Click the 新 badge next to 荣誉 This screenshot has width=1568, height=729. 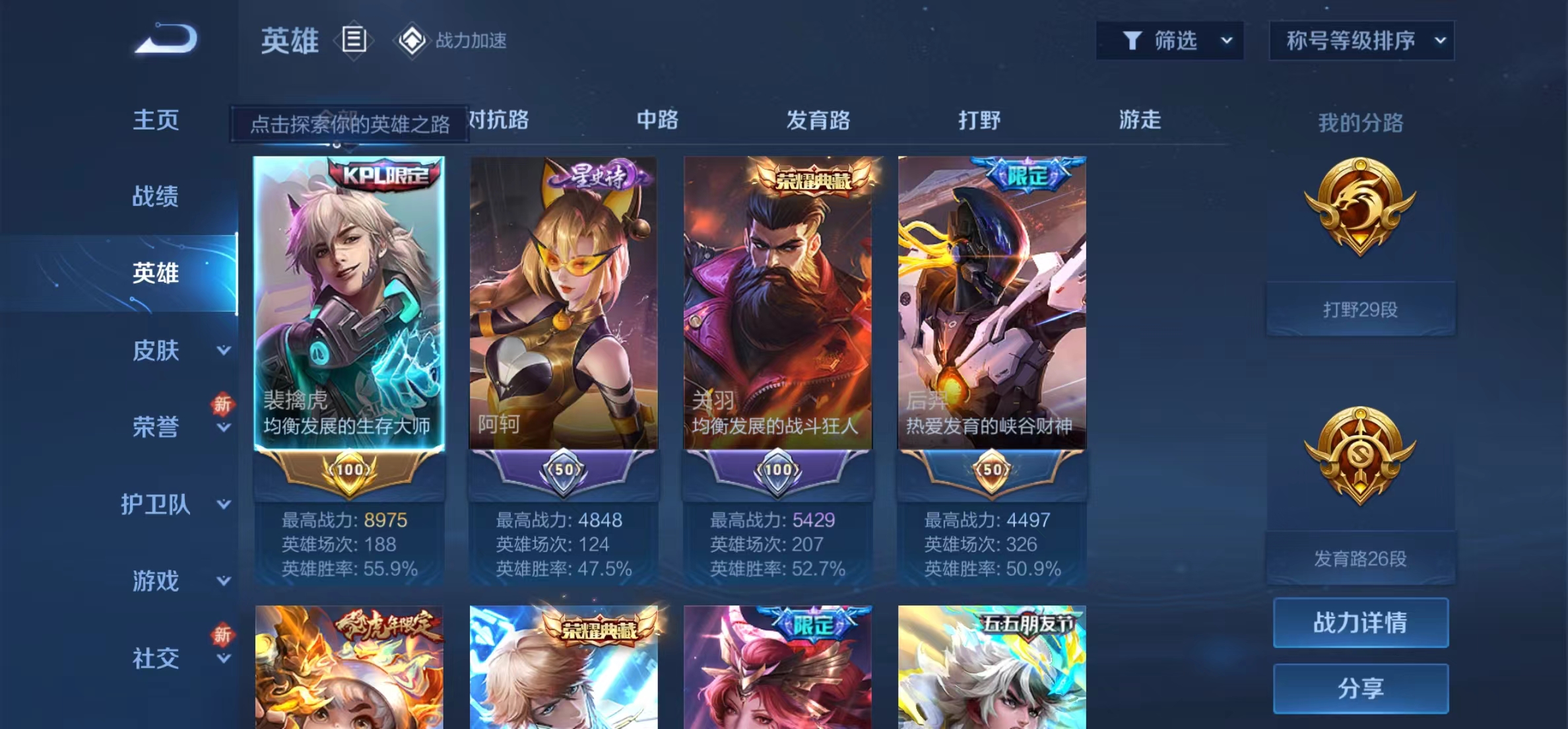[x=223, y=405]
